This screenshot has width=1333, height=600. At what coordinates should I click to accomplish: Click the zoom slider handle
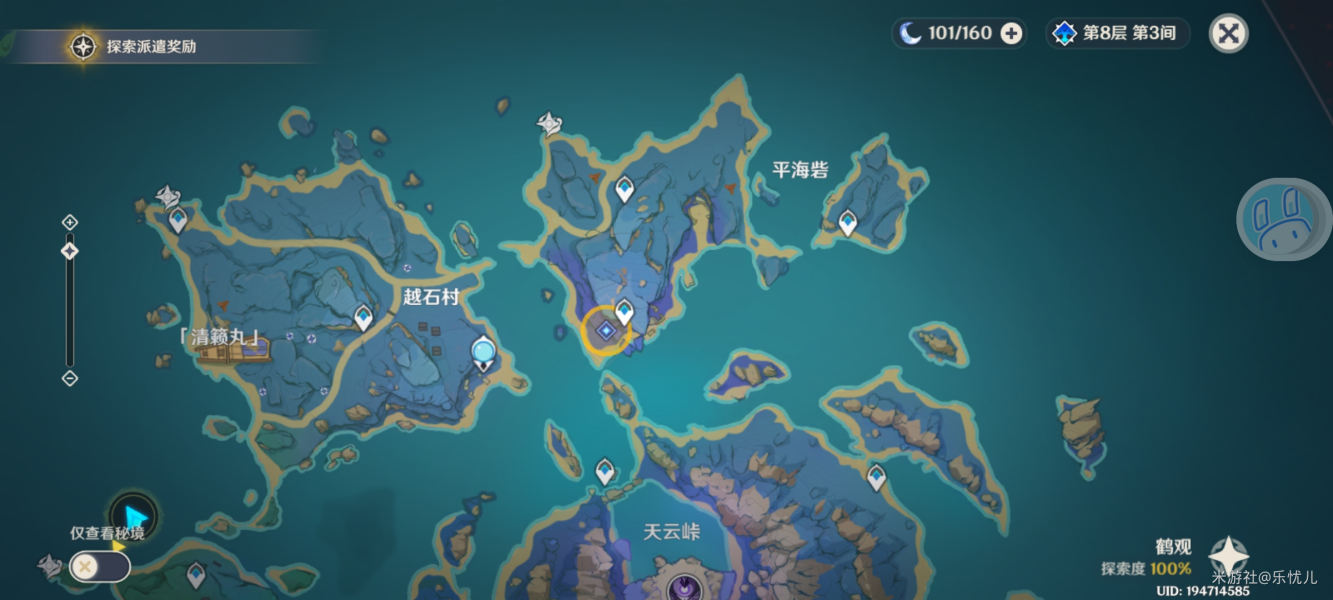[70, 251]
